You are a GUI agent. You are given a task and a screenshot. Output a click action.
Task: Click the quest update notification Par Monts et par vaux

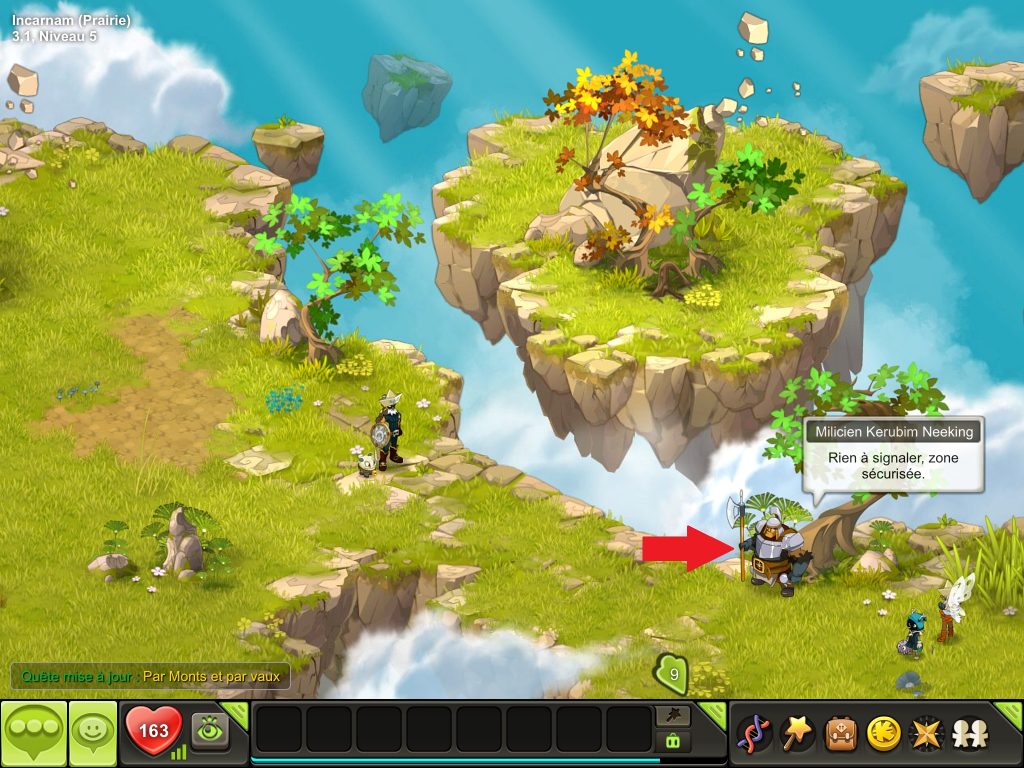point(150,676)
